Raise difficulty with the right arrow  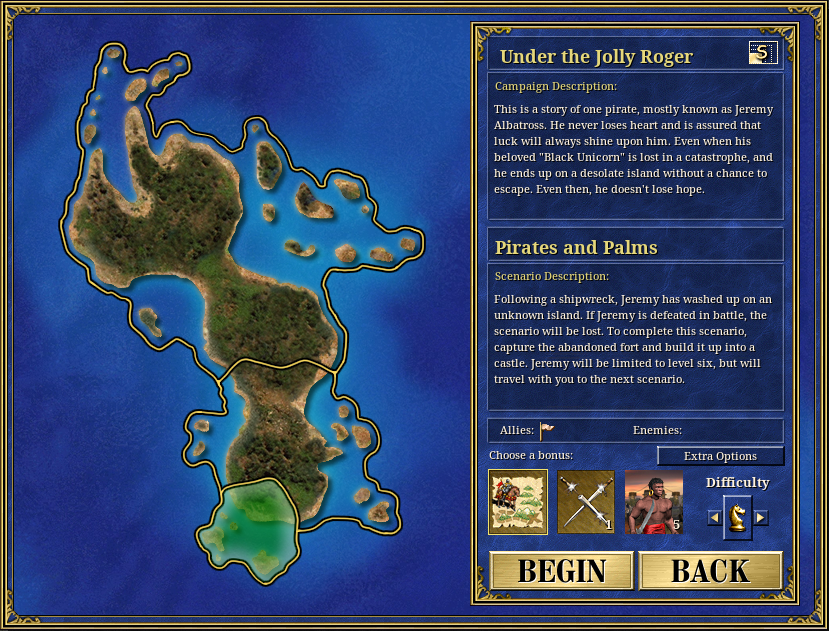(761, 517)
